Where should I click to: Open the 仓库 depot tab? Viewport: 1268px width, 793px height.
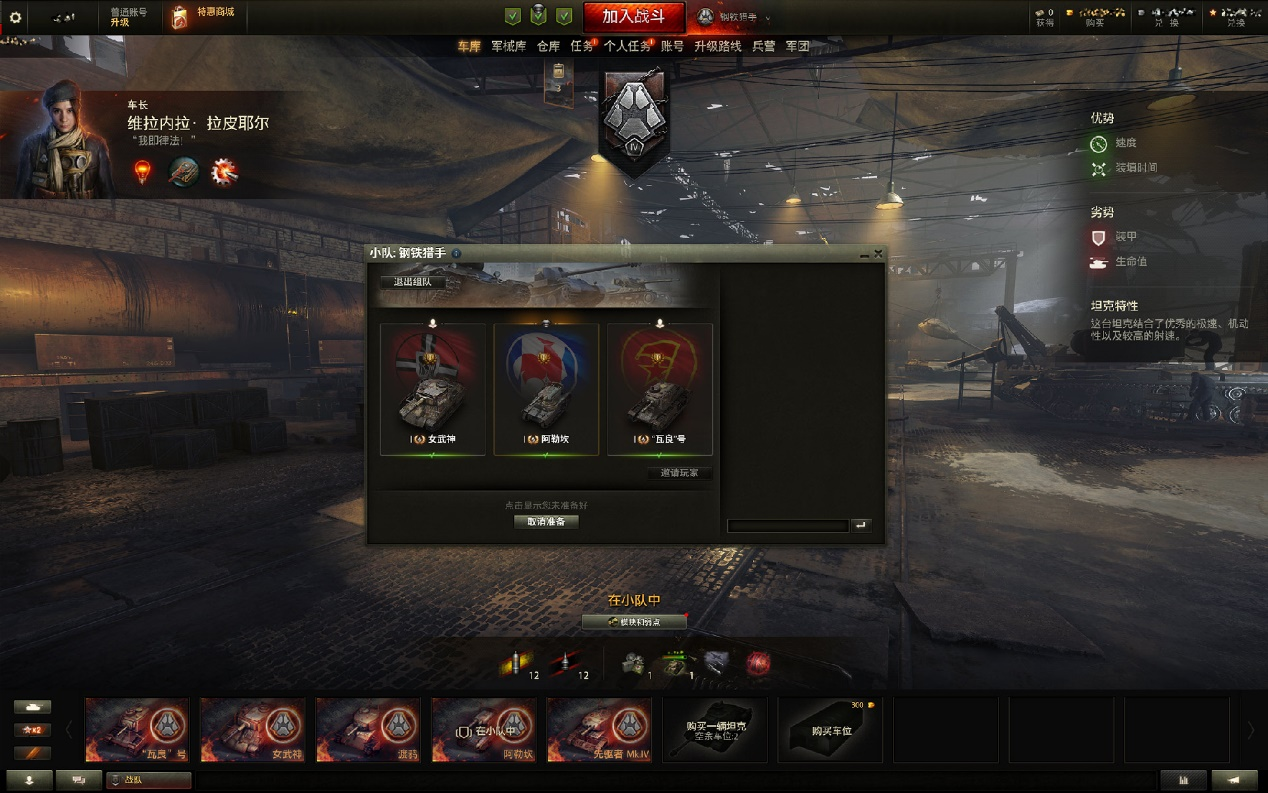click(x=548, y=46)
